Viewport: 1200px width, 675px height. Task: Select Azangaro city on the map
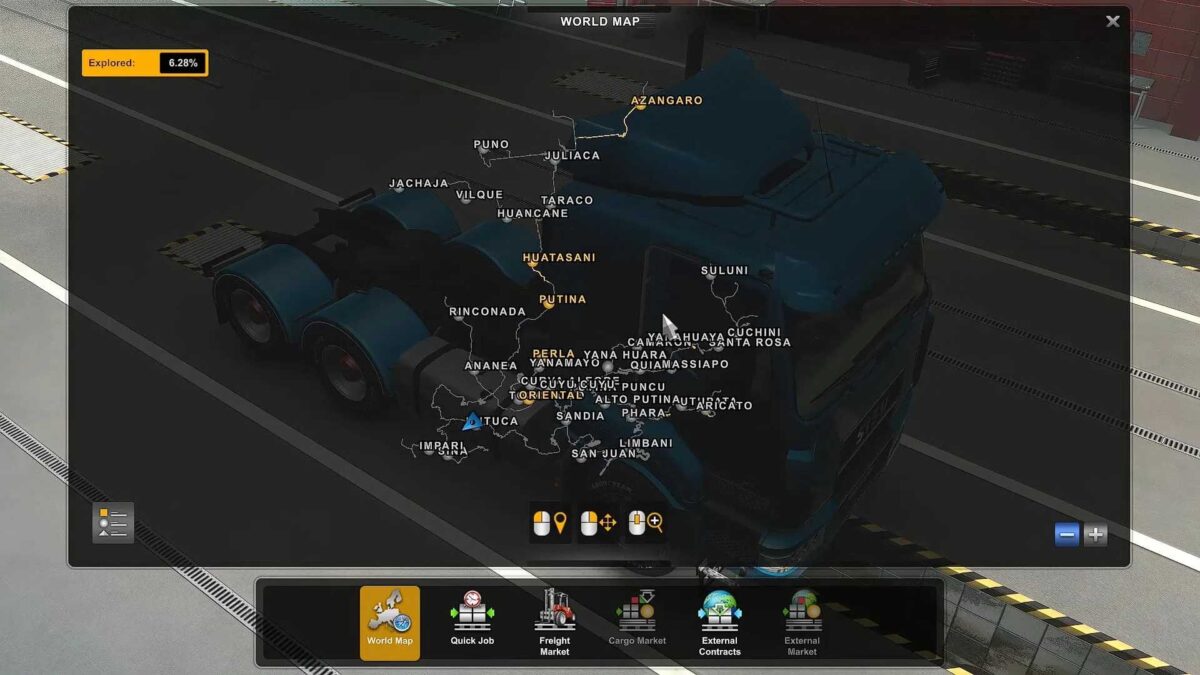[666, 100]
